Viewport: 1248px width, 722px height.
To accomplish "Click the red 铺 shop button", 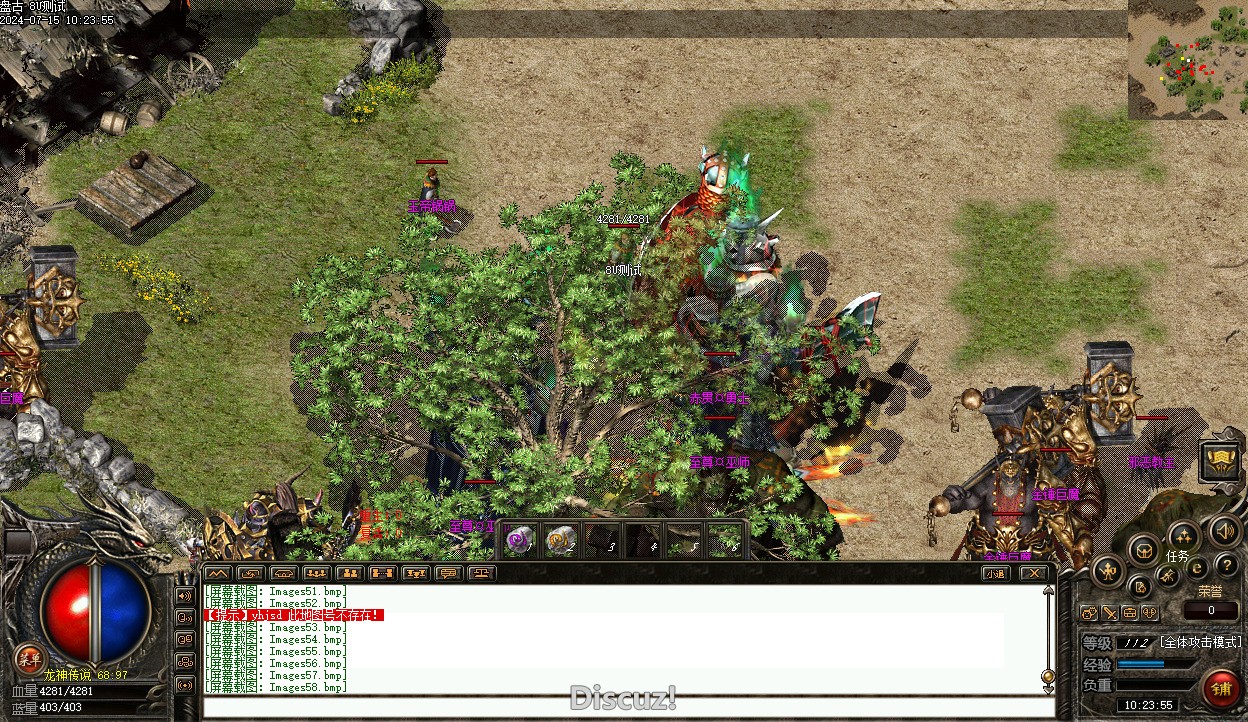I will click(1221, 688).
